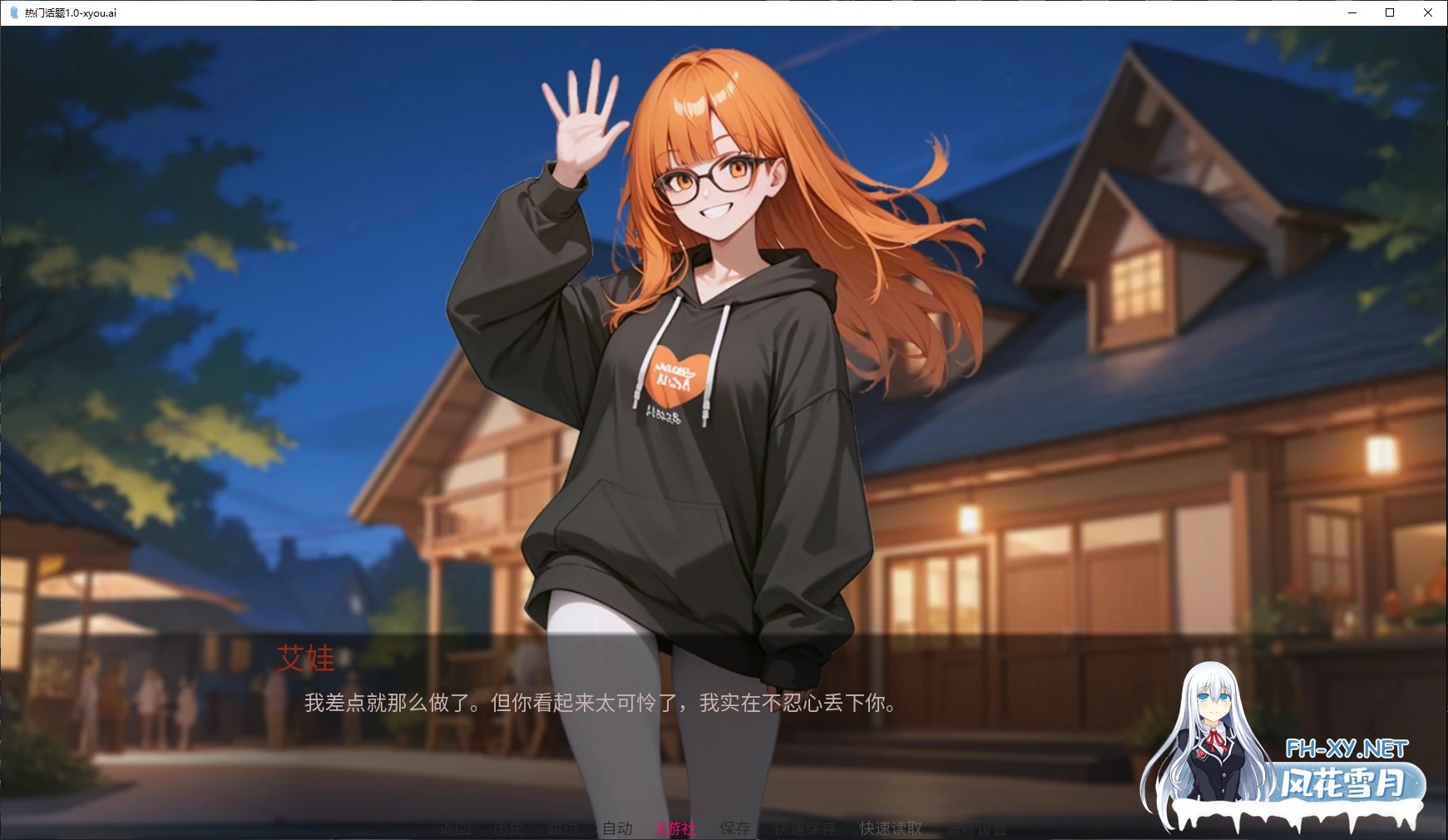Toggle rewind with 返回 (back)
This screenshot has width=1448, height=840.
[453, 828]
